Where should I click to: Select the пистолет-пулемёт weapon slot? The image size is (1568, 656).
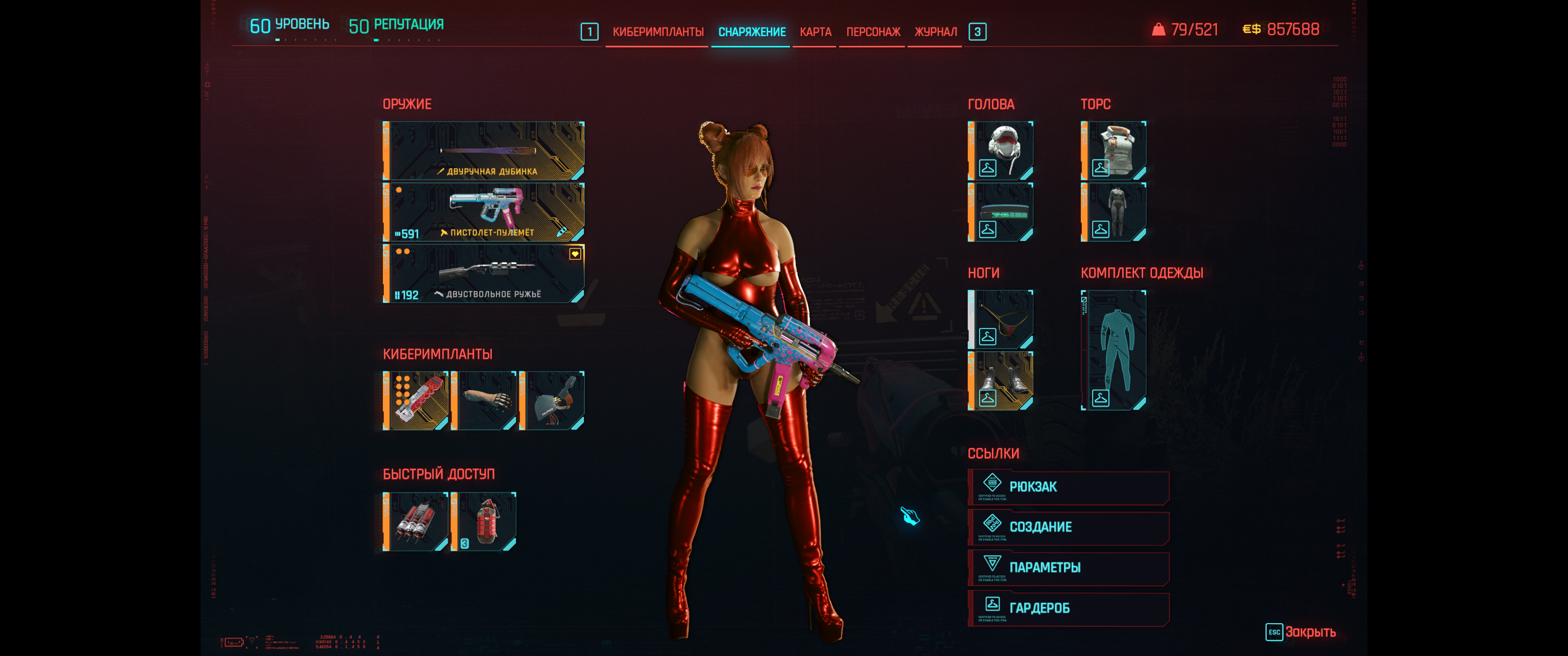point(484,212)
